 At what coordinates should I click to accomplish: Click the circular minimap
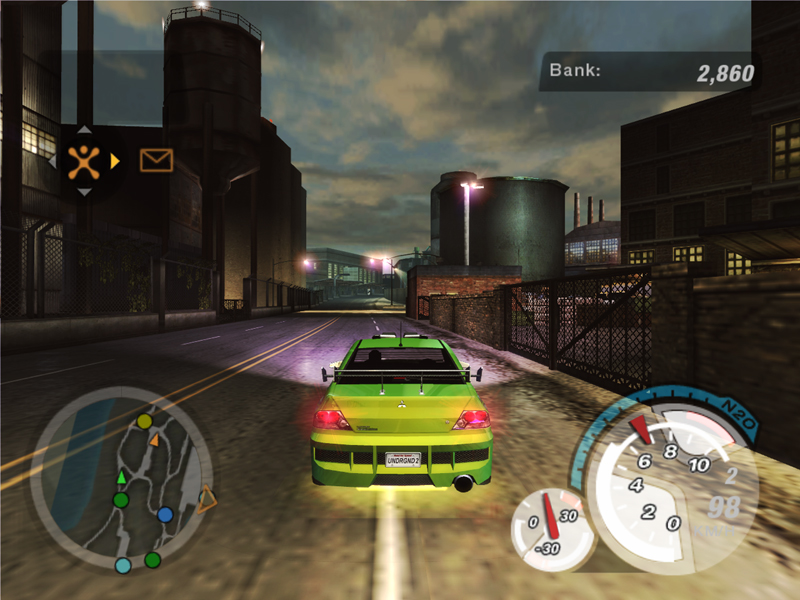click(120, 480)
